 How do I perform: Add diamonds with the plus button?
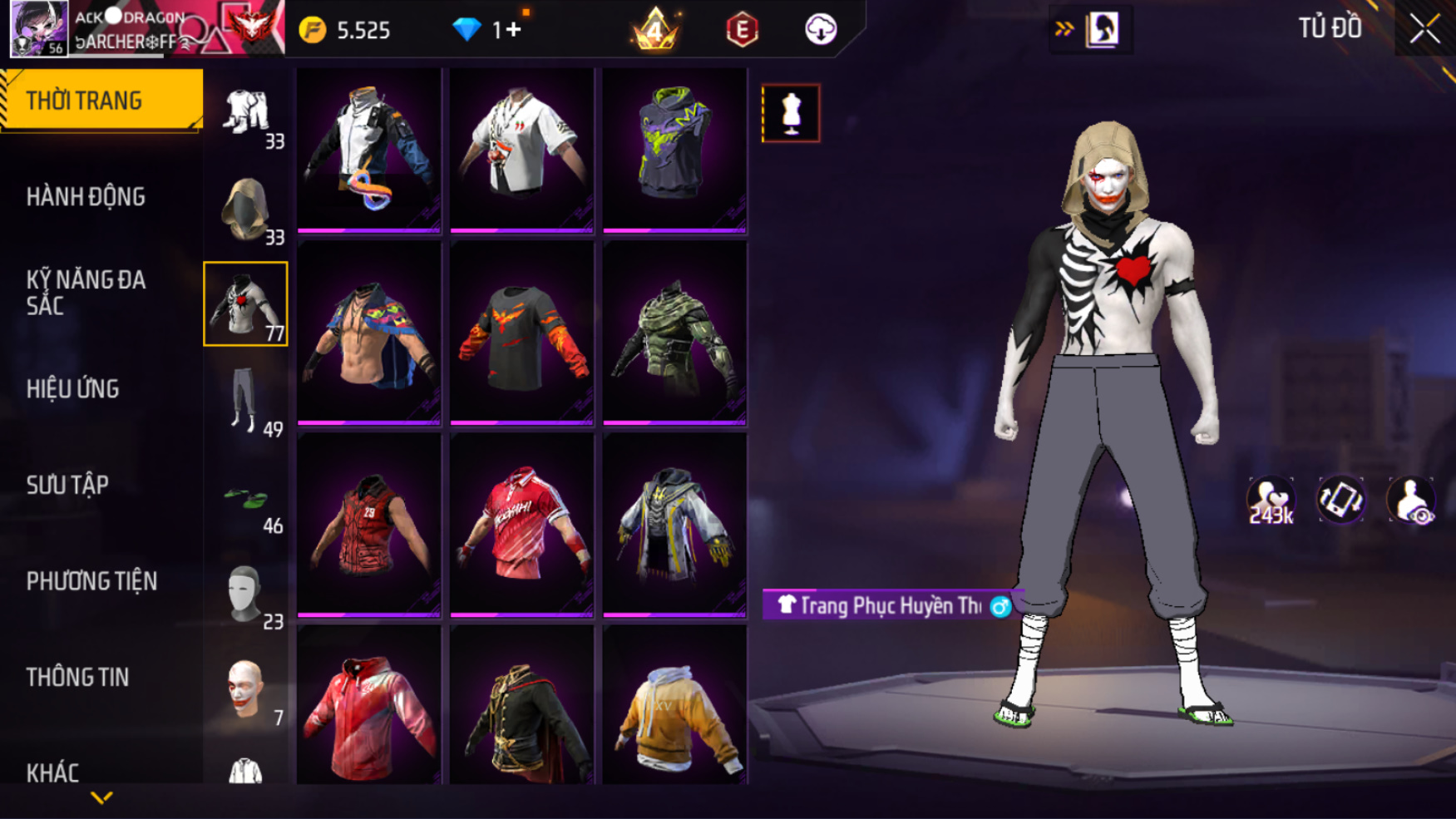coord(513,30)
